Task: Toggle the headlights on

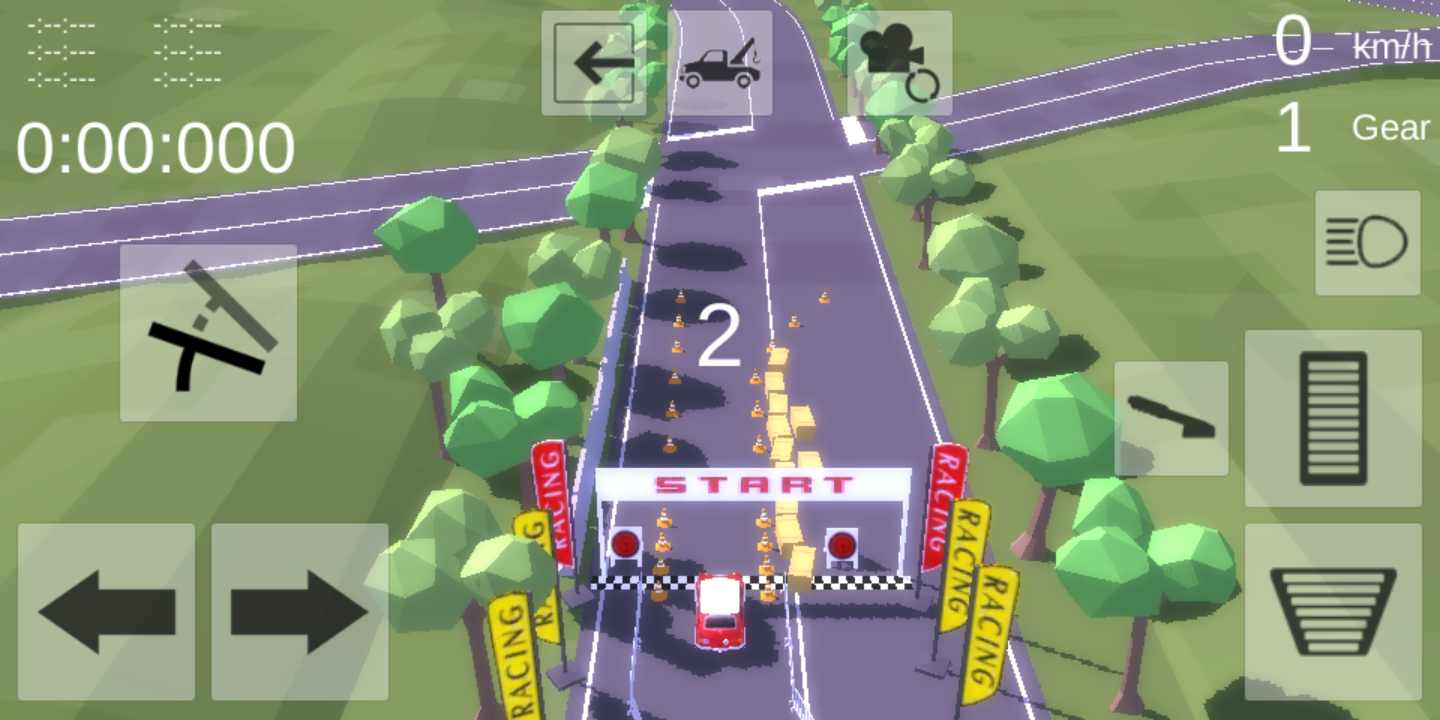Action: [1367, 243]
